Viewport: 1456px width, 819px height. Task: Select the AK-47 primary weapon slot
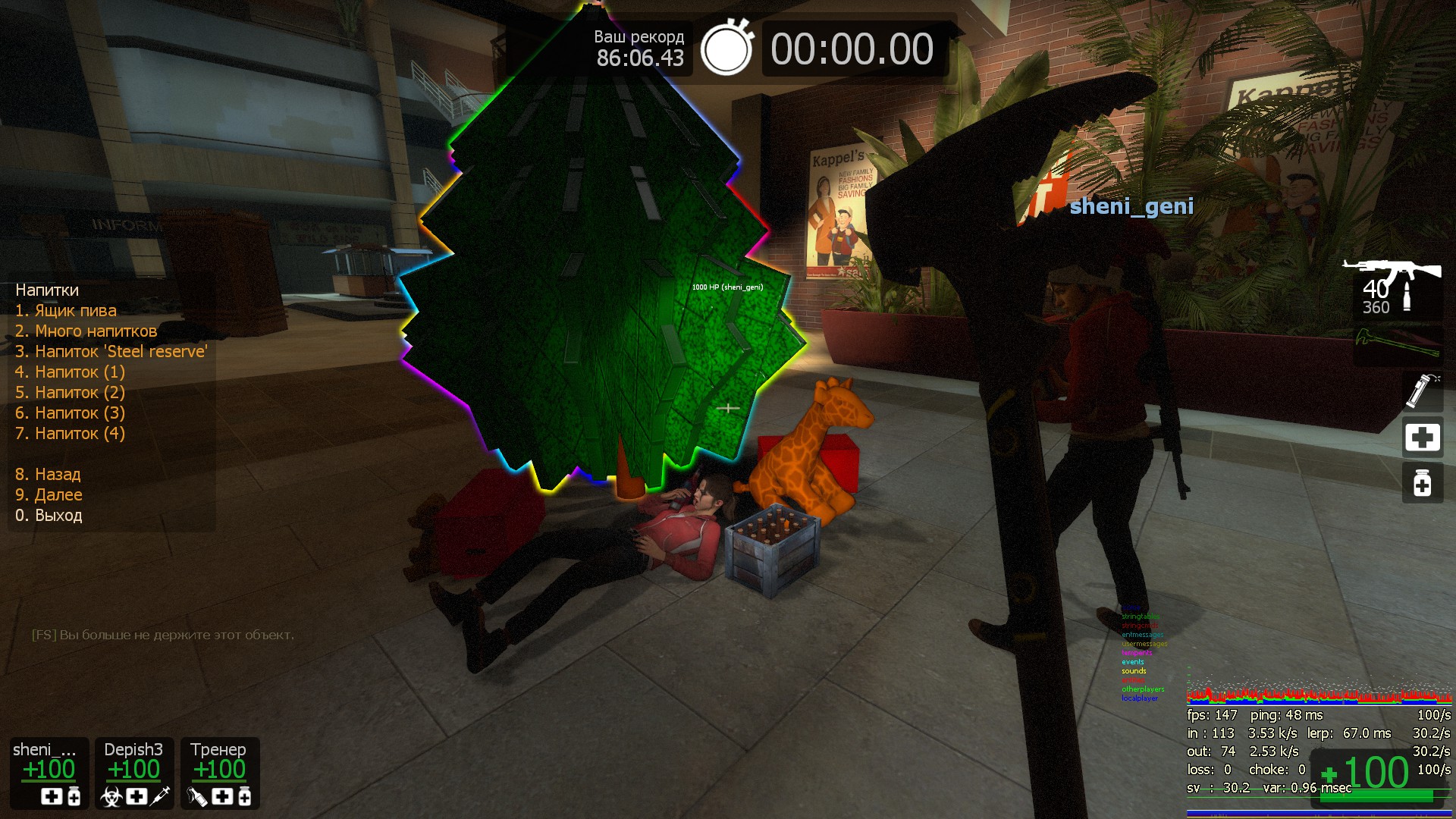(x=1396, y=288)
